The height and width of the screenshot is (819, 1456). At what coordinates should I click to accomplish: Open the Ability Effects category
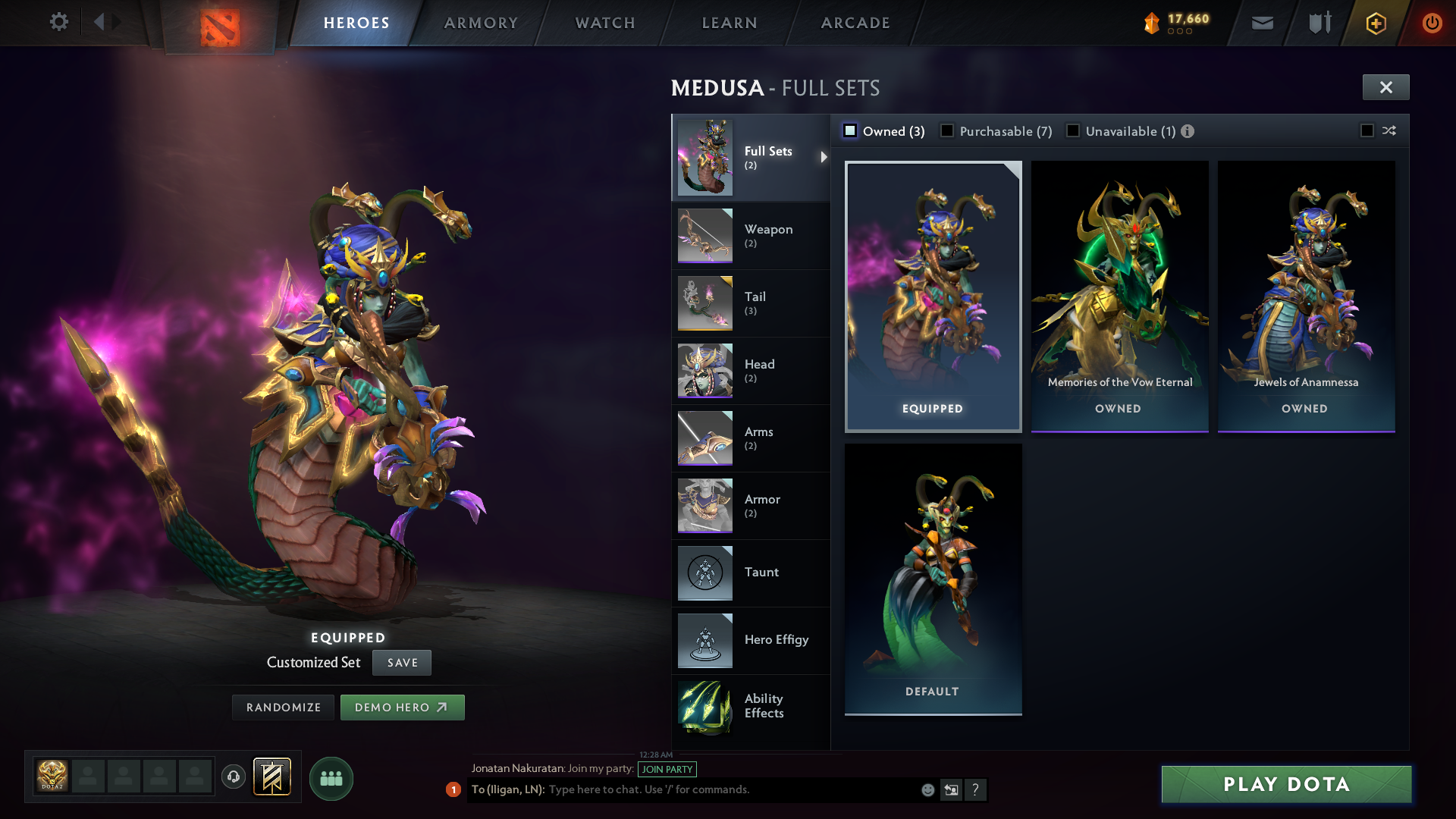(750, 707)
